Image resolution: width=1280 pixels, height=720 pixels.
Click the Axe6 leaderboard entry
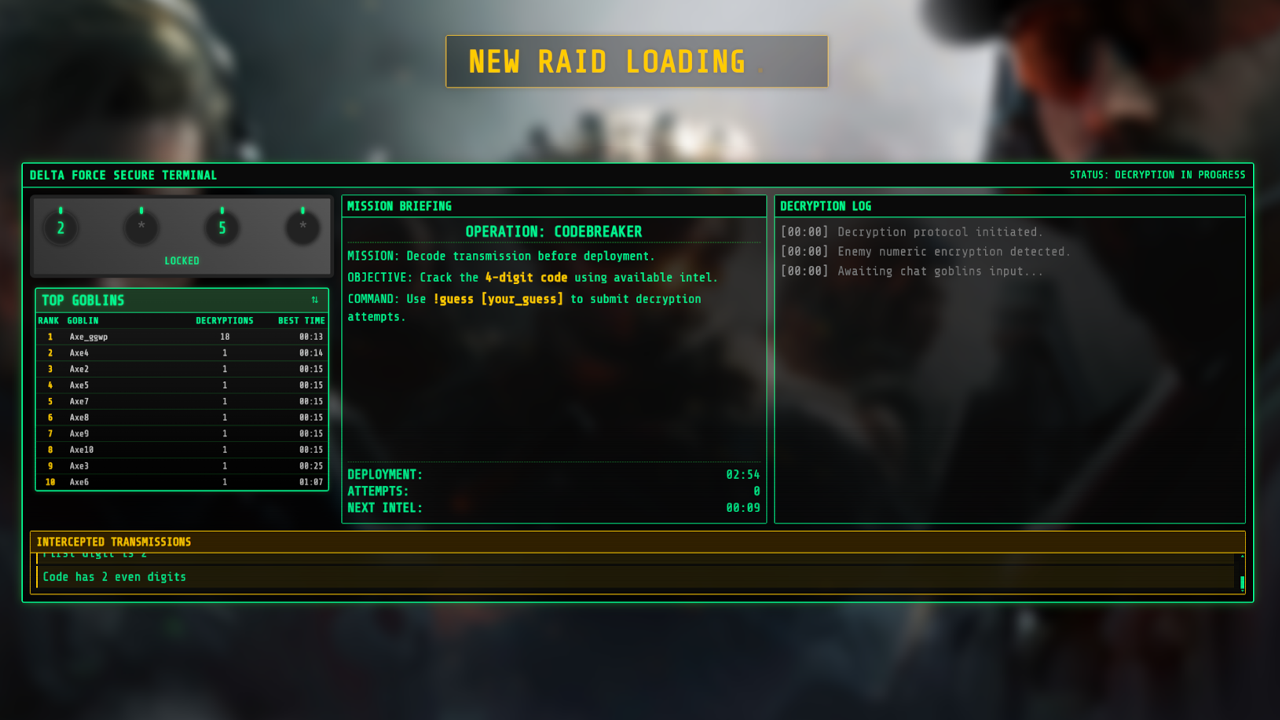pyautogui.click(x=182, y=482)
